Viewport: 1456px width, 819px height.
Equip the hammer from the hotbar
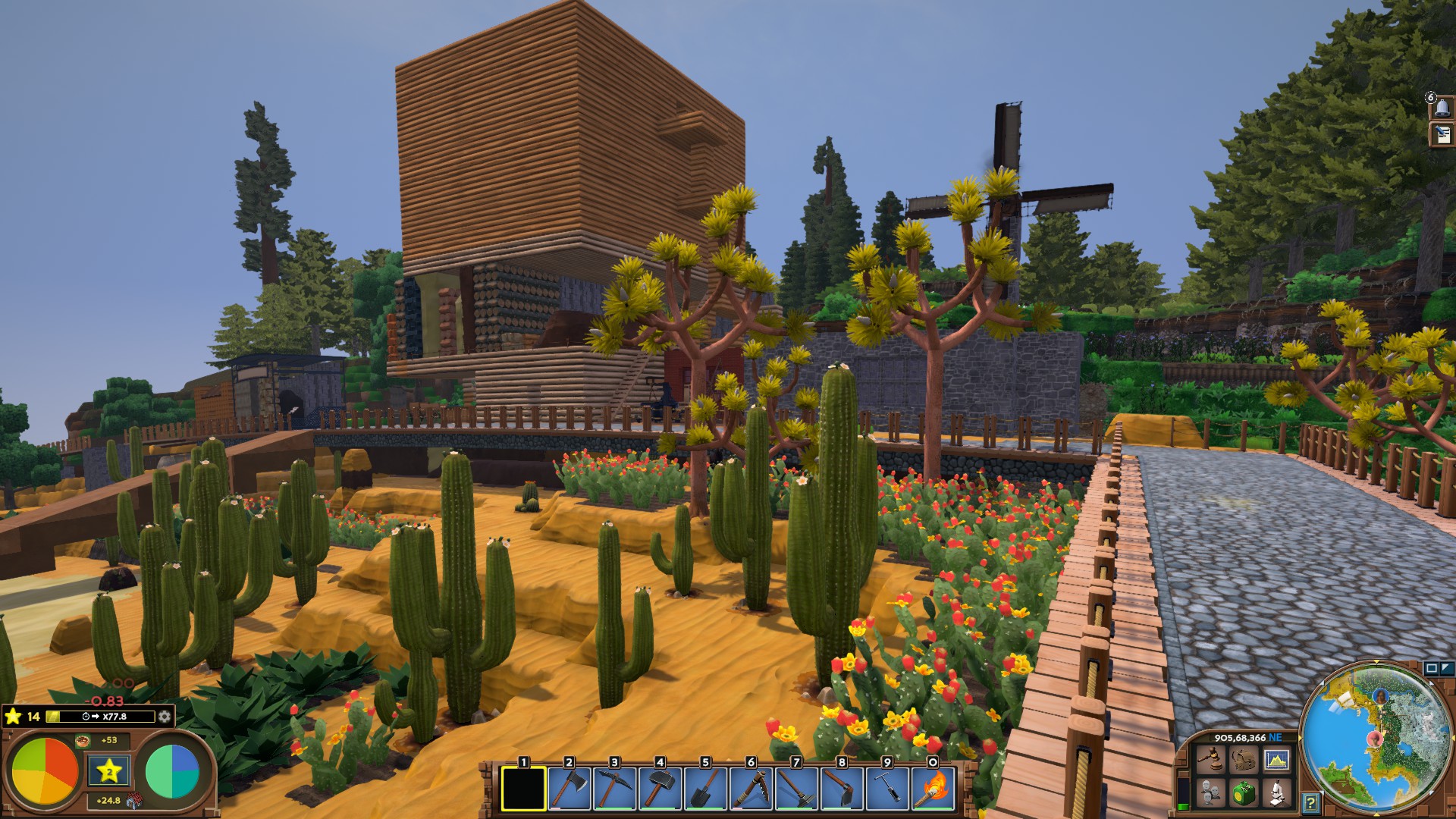coord(660,789)
